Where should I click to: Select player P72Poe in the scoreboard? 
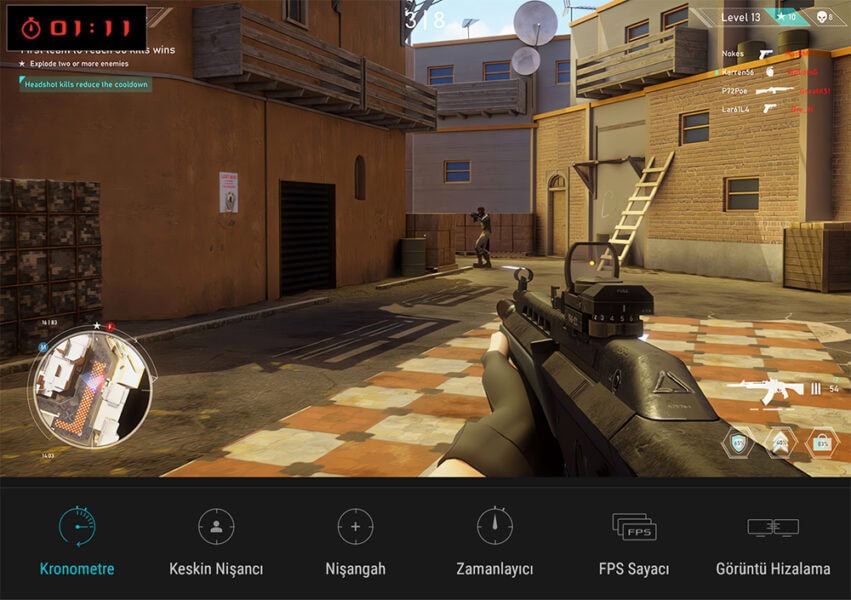(734, 90)
